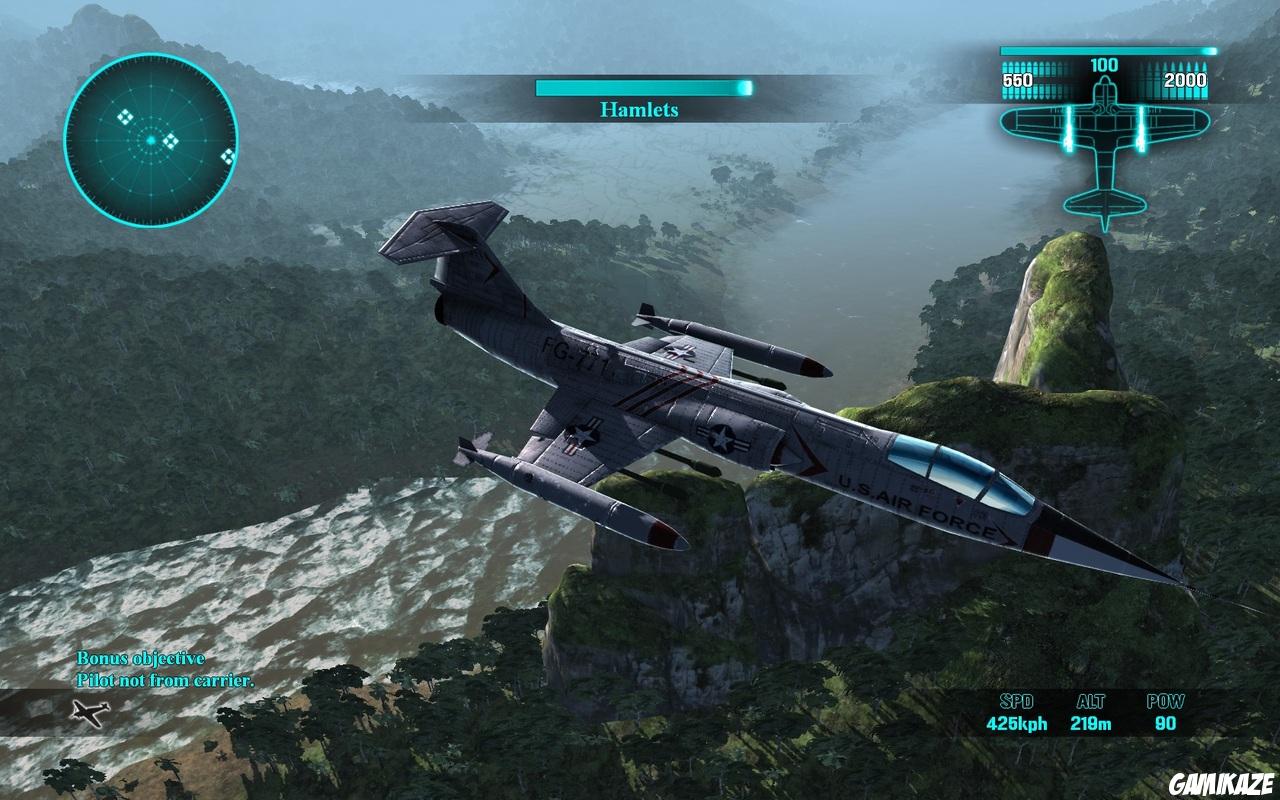1280x800 pixels.
Task: Click the stats bar header row
Action: (1090, 702)
